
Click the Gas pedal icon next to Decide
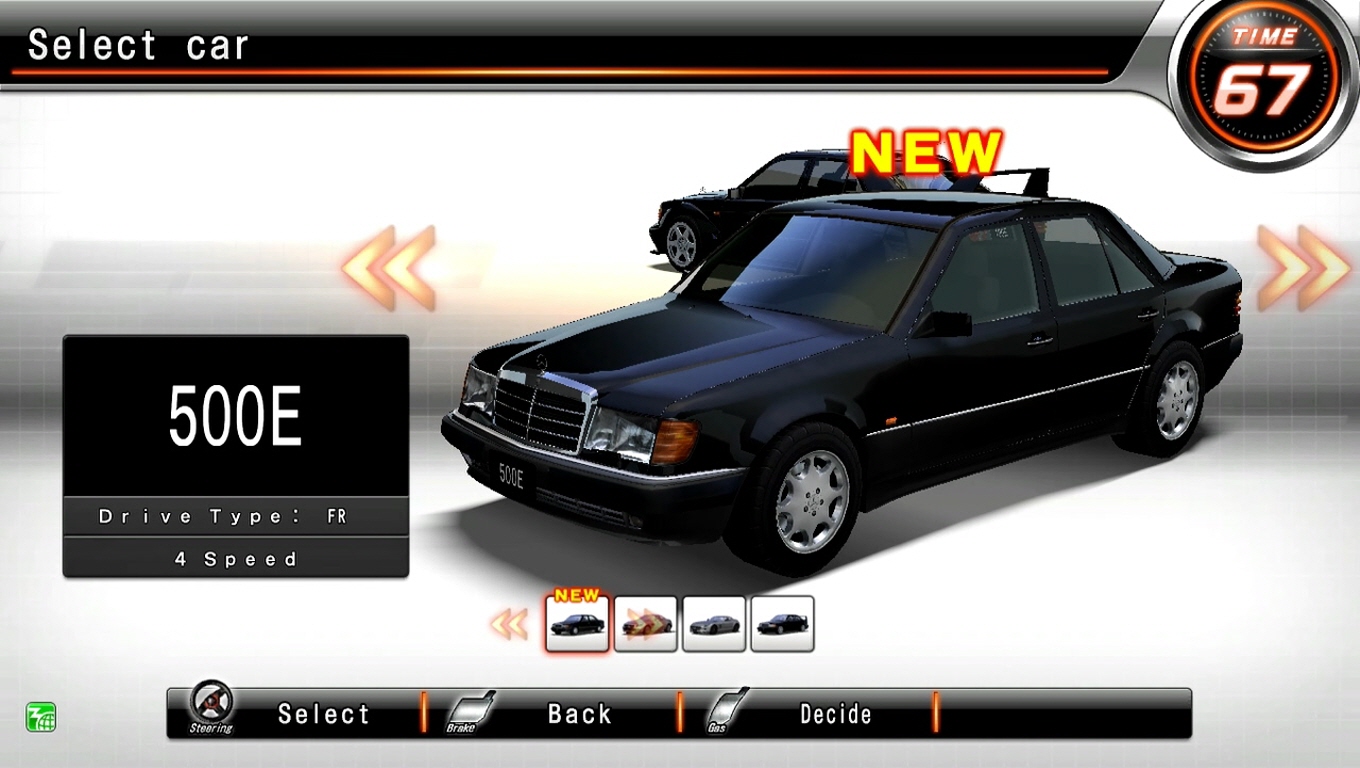(724, 710)
